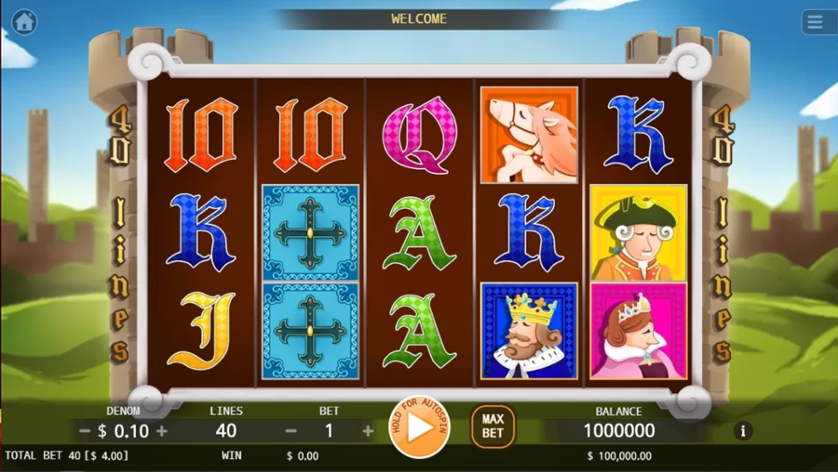Raise the bet amount
Image resolution: width=838 pixels, height=472 pixels.
(368, 431)
